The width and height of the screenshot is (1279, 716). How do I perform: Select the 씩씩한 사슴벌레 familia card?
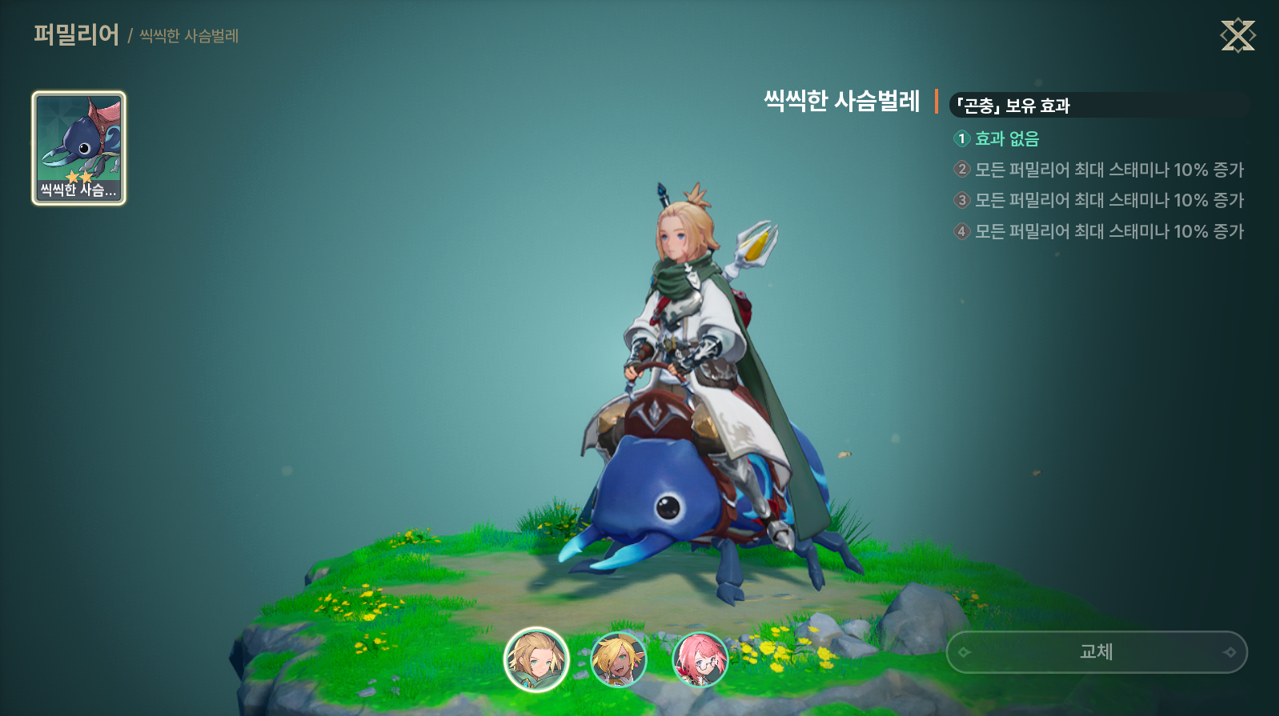click(79, 148)
